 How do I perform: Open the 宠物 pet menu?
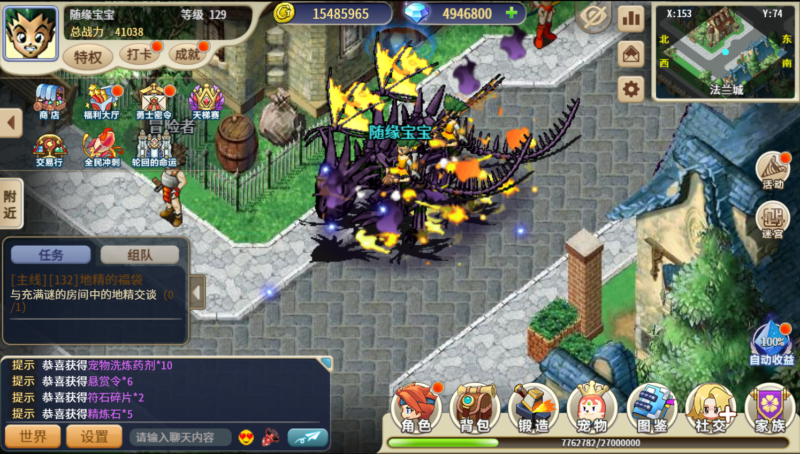pos(592,409)
